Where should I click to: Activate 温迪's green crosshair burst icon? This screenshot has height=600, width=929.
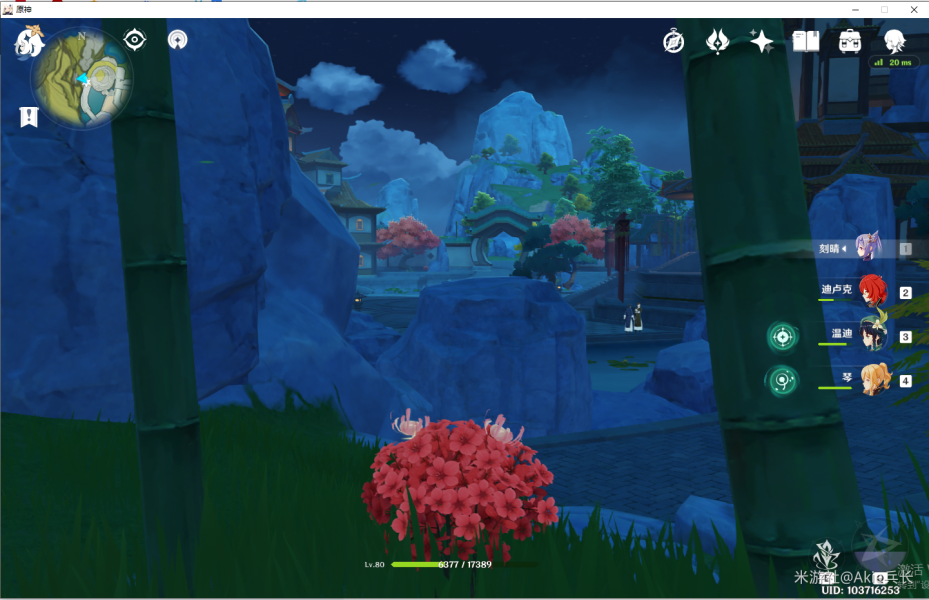click(783, 336)
